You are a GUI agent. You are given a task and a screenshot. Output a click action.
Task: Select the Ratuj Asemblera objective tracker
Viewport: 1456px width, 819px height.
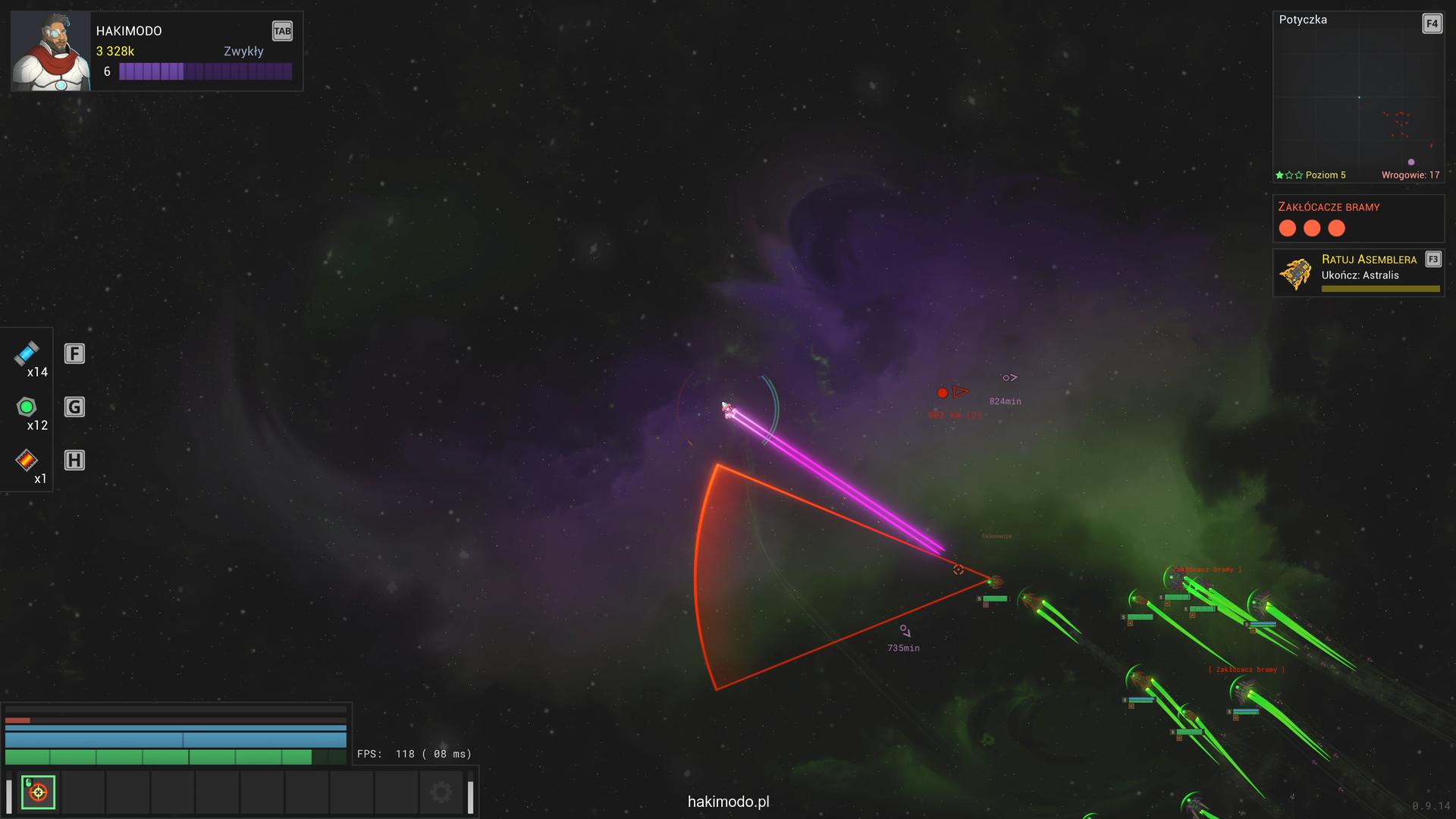point(1357,273)
